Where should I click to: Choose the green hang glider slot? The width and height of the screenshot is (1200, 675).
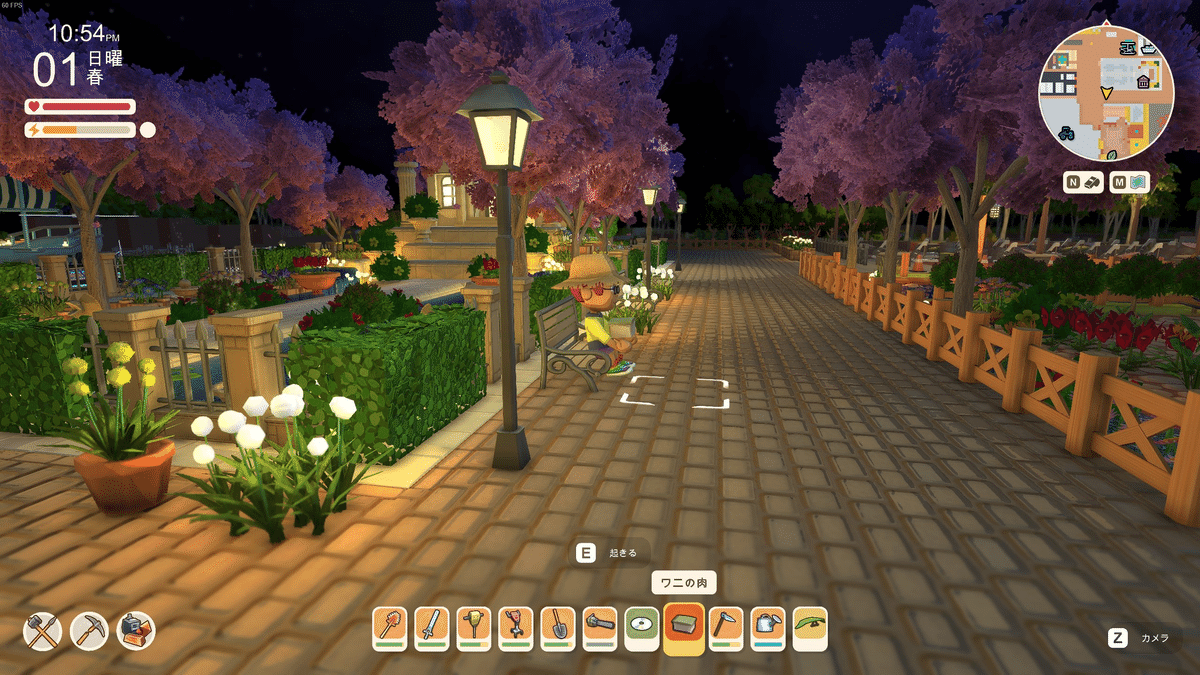coord(810,628)
